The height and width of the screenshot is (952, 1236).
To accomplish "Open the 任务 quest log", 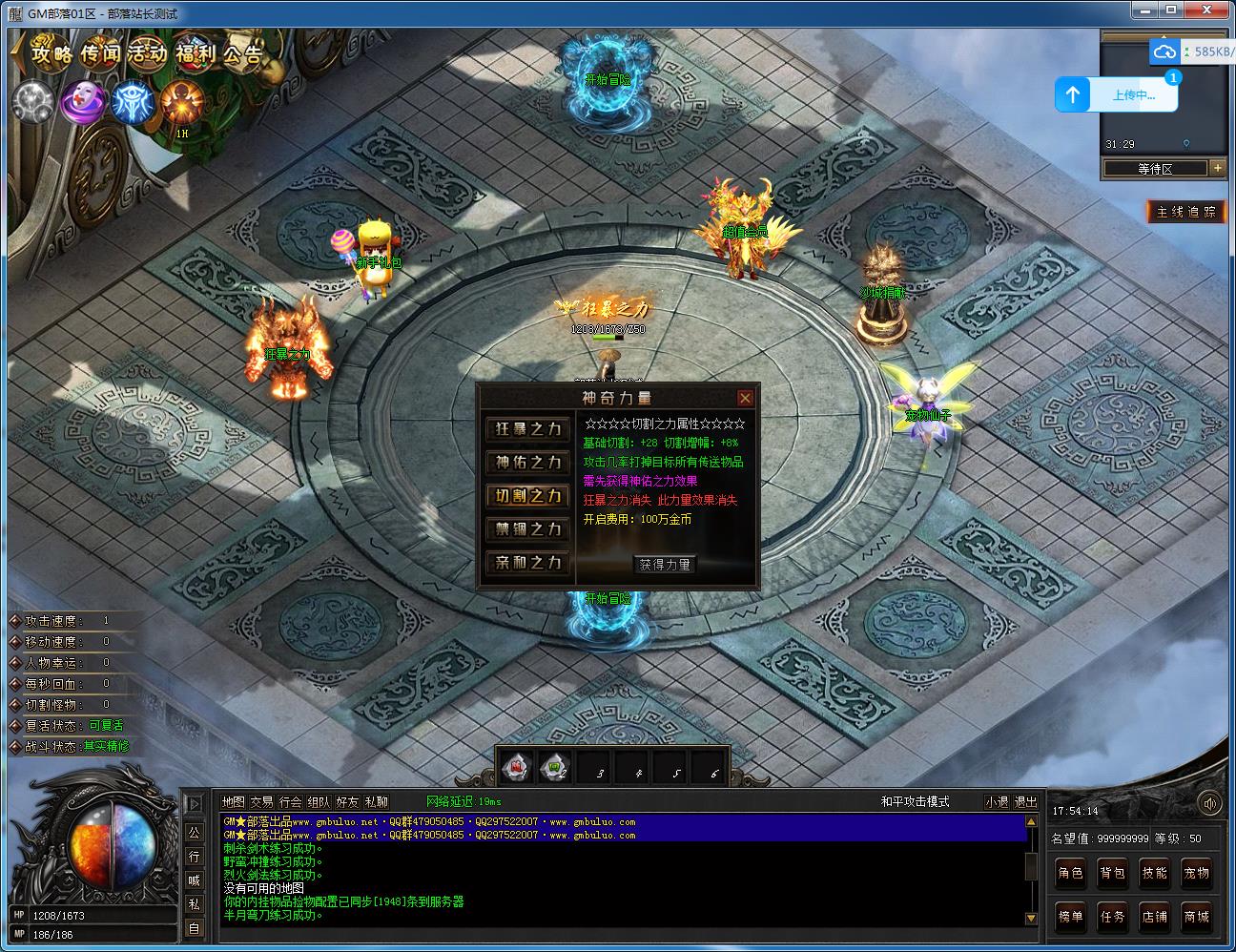I will click(x=1113, y=917).
